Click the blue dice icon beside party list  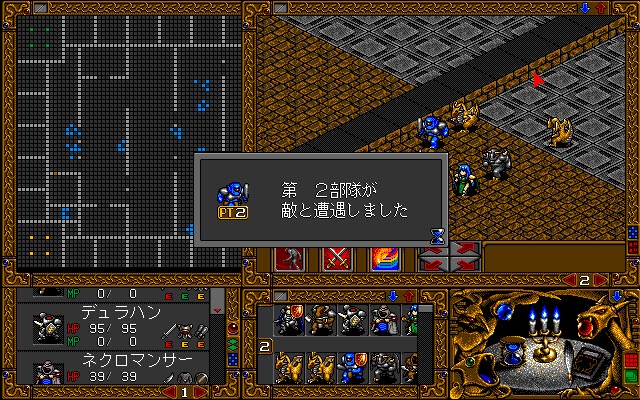(x=233, y=358)
